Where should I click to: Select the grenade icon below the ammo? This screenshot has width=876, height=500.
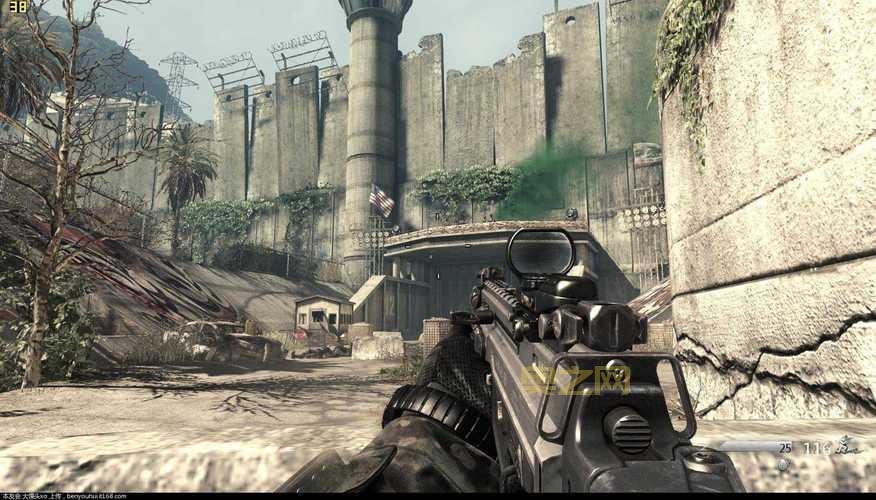[783, 464]
